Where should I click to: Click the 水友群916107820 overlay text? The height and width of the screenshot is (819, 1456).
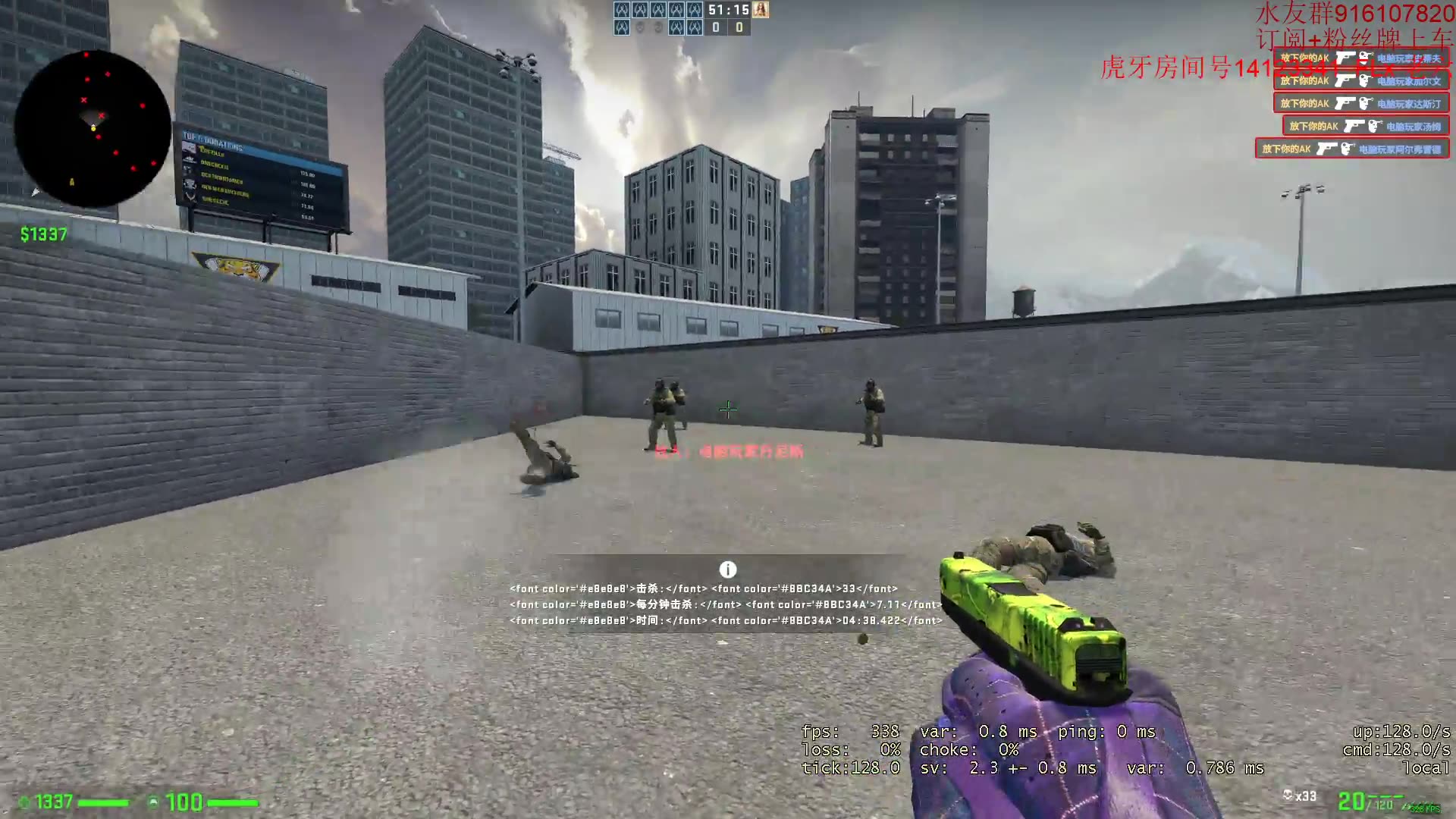pyautogui.click(x=1350, y=12)
